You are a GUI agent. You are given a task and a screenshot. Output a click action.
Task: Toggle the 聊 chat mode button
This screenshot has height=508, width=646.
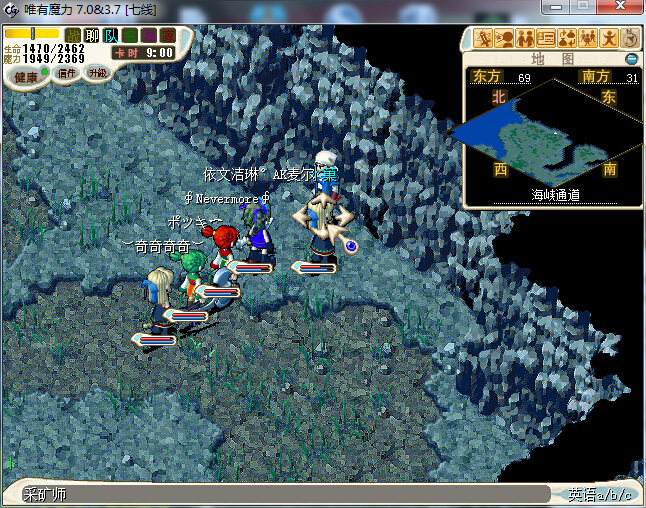[x=91, y=35]
